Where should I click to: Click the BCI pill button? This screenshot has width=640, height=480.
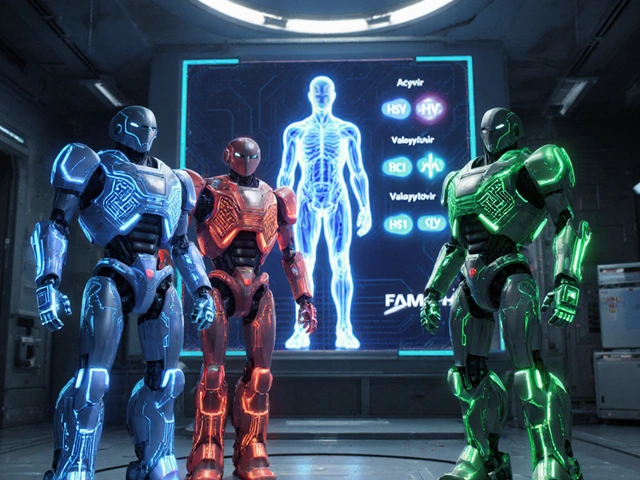click(x=397, y=166)
